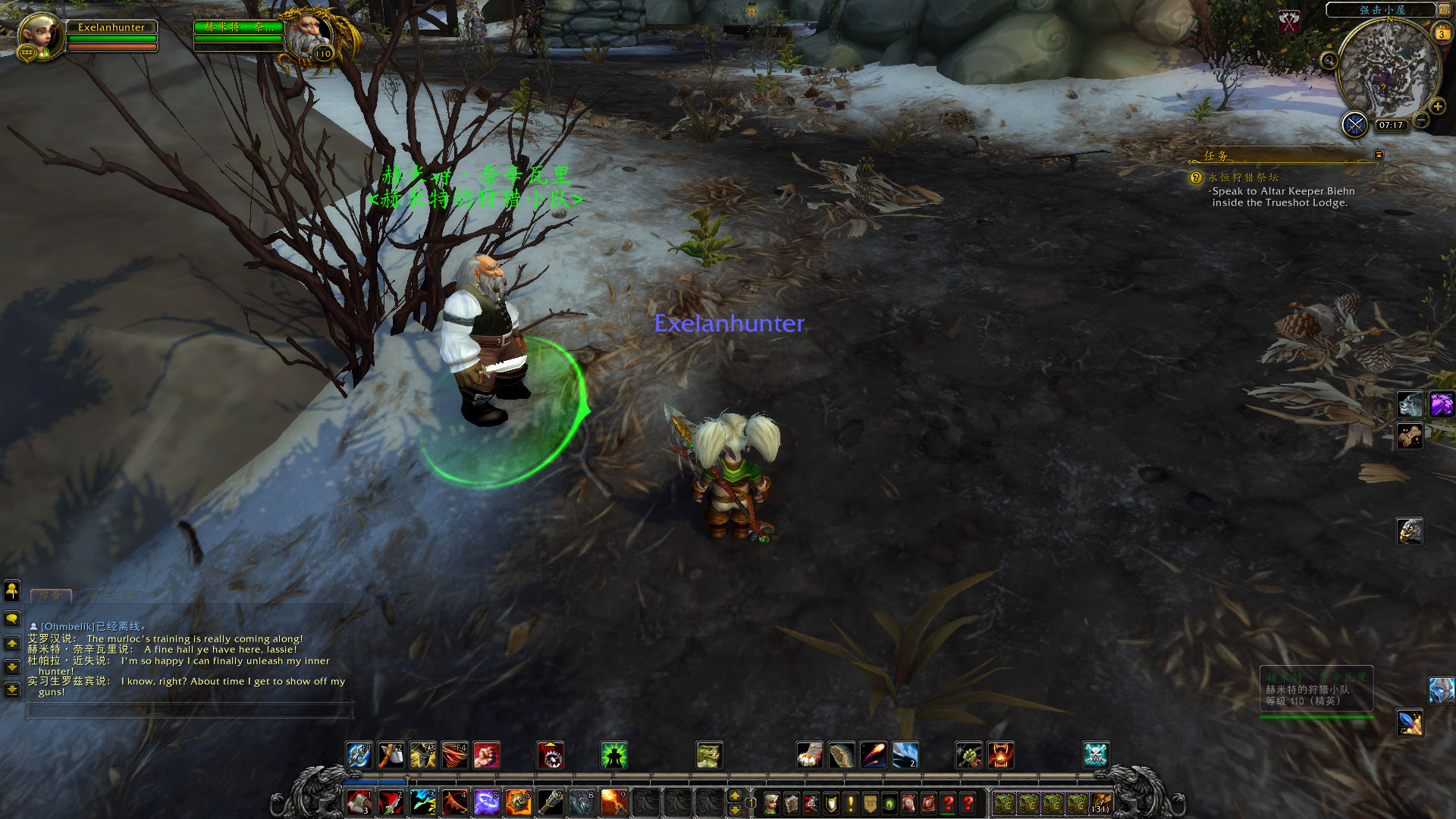Use the purple lightning orb ability in slot 5
The image size is (1456, 819).
coord(486,802)
